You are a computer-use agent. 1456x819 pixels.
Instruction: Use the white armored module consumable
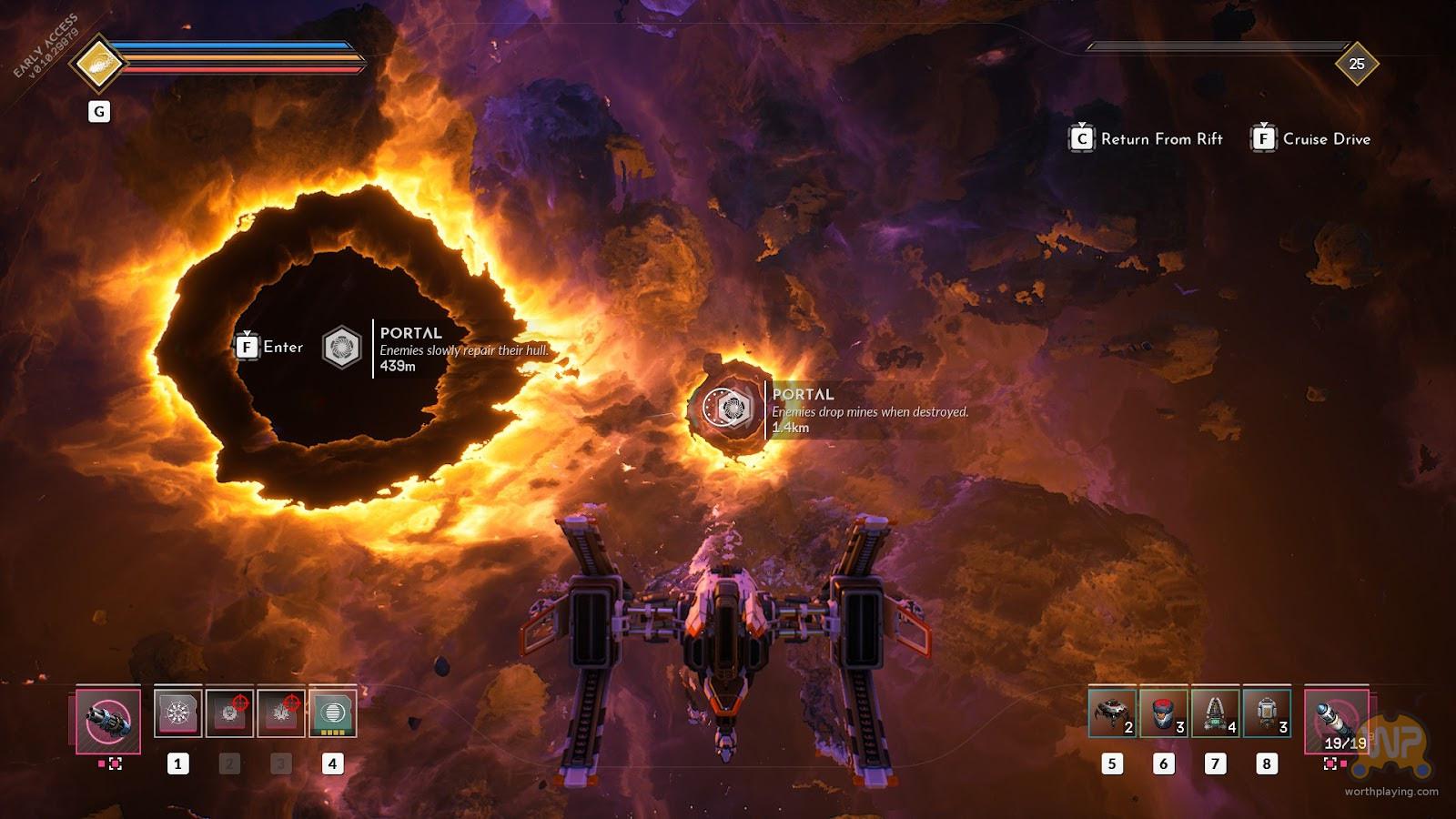click(1266, 713)
